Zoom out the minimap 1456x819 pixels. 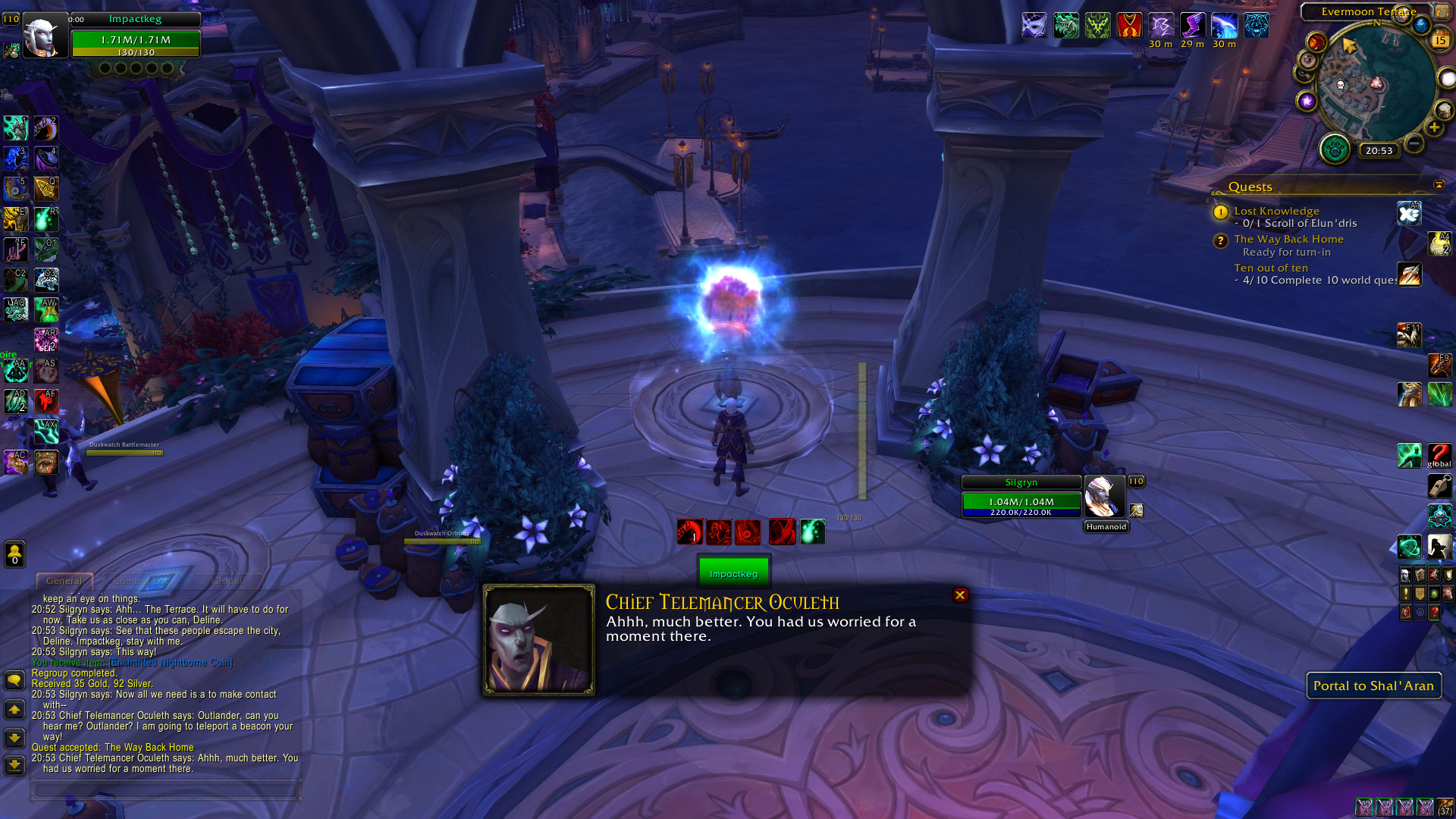[x=1414, y=143]
